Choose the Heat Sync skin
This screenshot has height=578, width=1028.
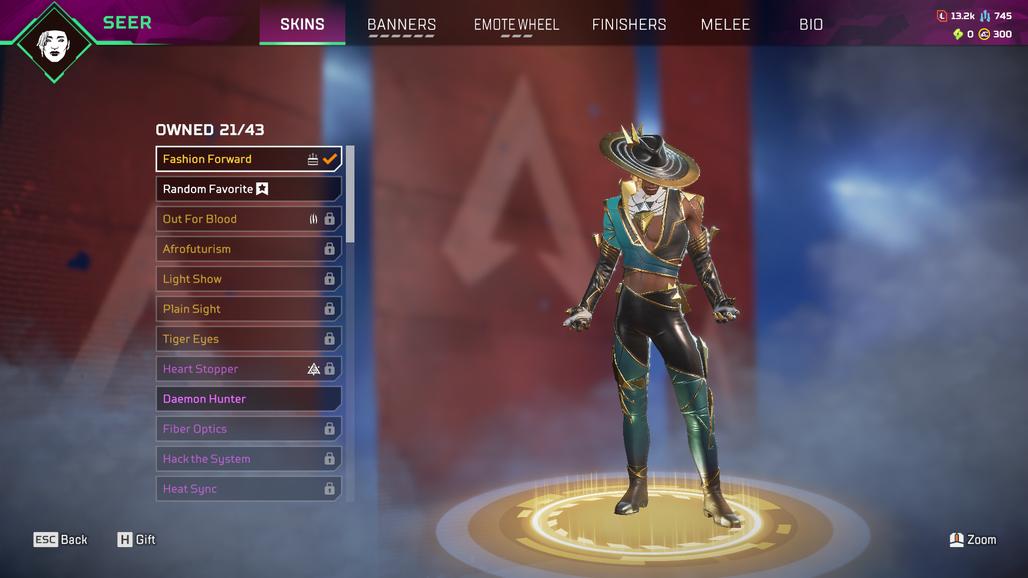[x=248, y=489]
